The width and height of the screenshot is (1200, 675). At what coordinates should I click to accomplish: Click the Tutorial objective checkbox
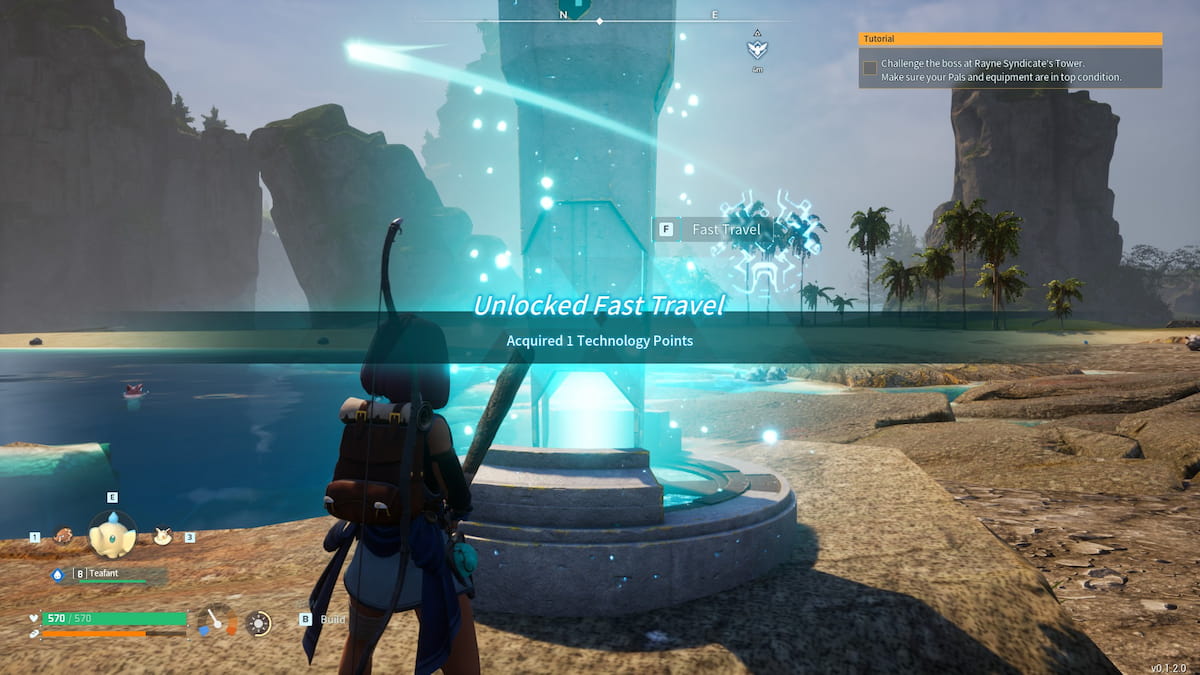coord(870,68)
